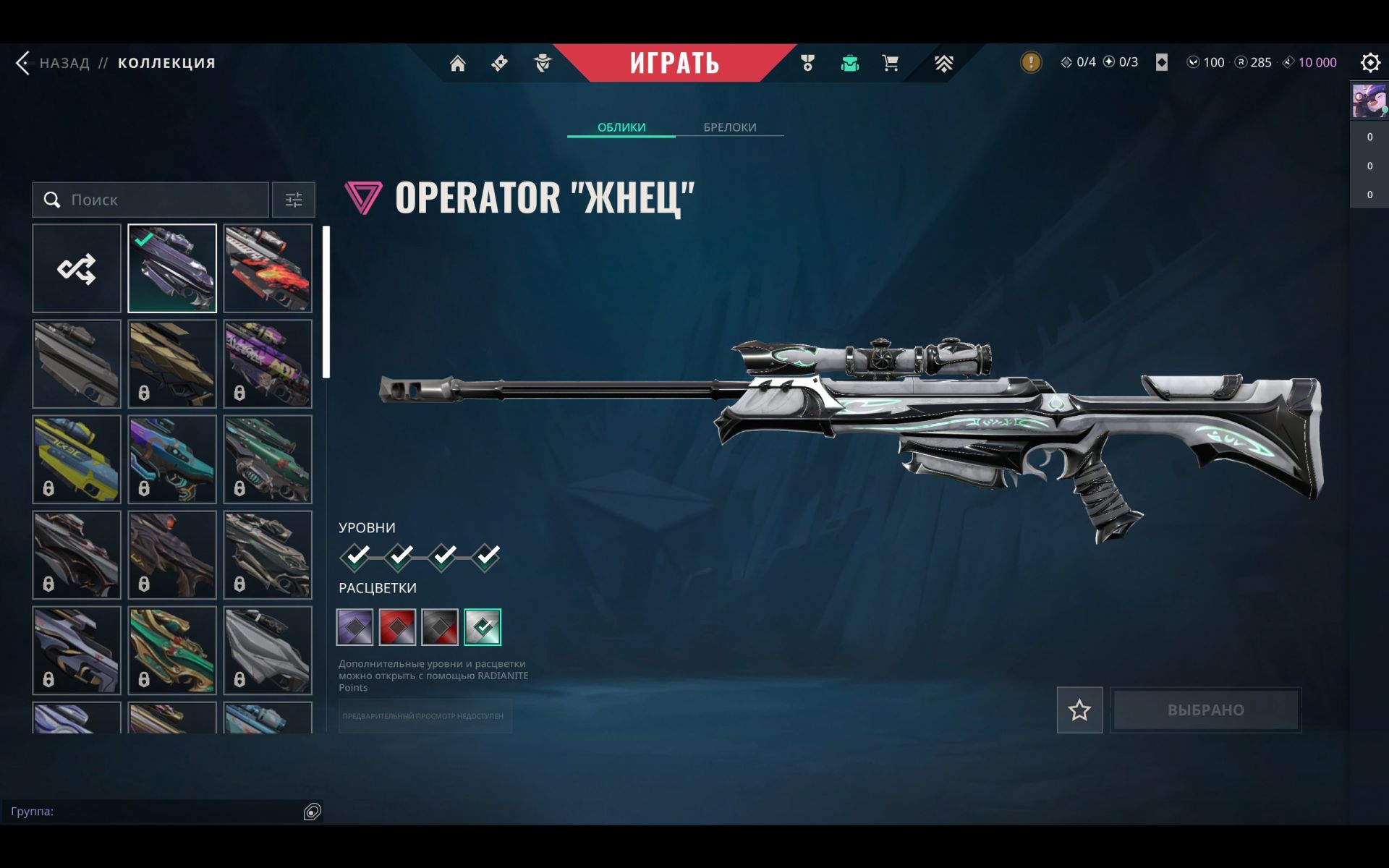Image resolution: width=1389 pixels, height=868 pixels.
Task: Pick the red color variant swatch
Action: pyautogui.click(x=397, y=627)
